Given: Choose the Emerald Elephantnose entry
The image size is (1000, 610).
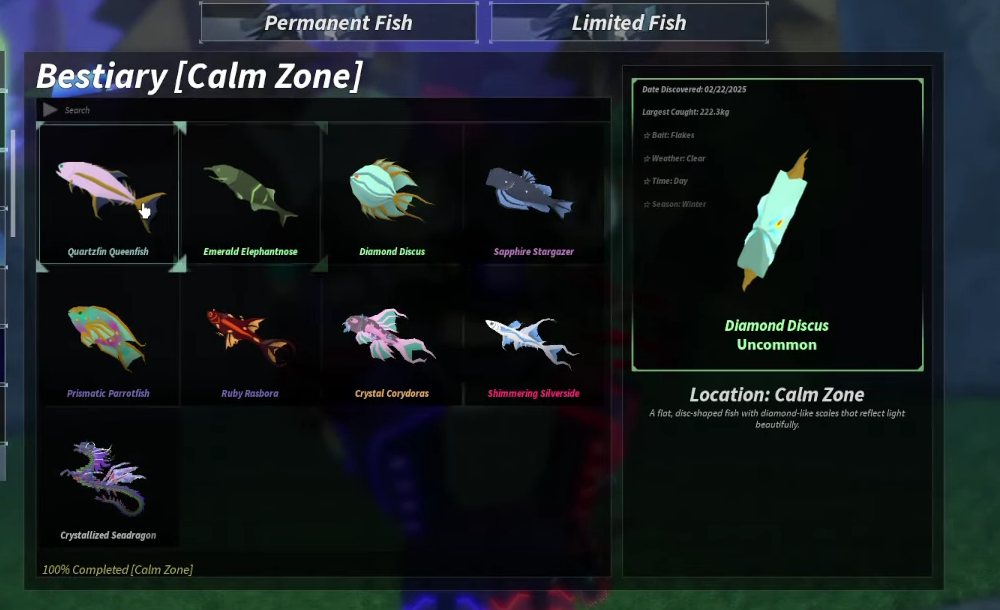Looking at the screenshot, I should (250, 194).
